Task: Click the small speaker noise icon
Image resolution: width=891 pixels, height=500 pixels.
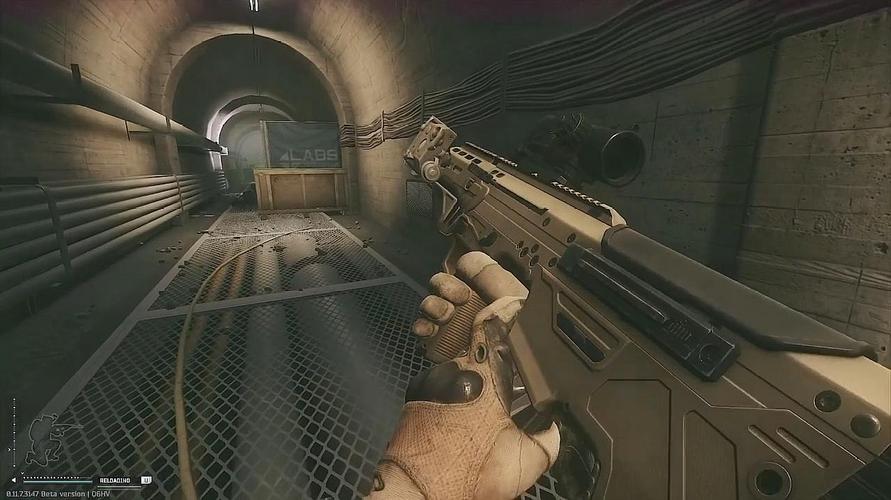Action: point(14,480)
